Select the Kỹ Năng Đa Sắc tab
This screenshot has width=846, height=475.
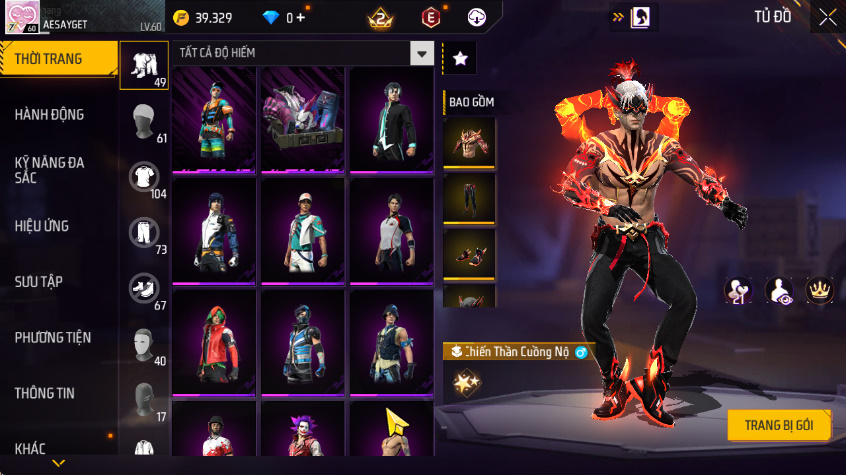(49, 169)
